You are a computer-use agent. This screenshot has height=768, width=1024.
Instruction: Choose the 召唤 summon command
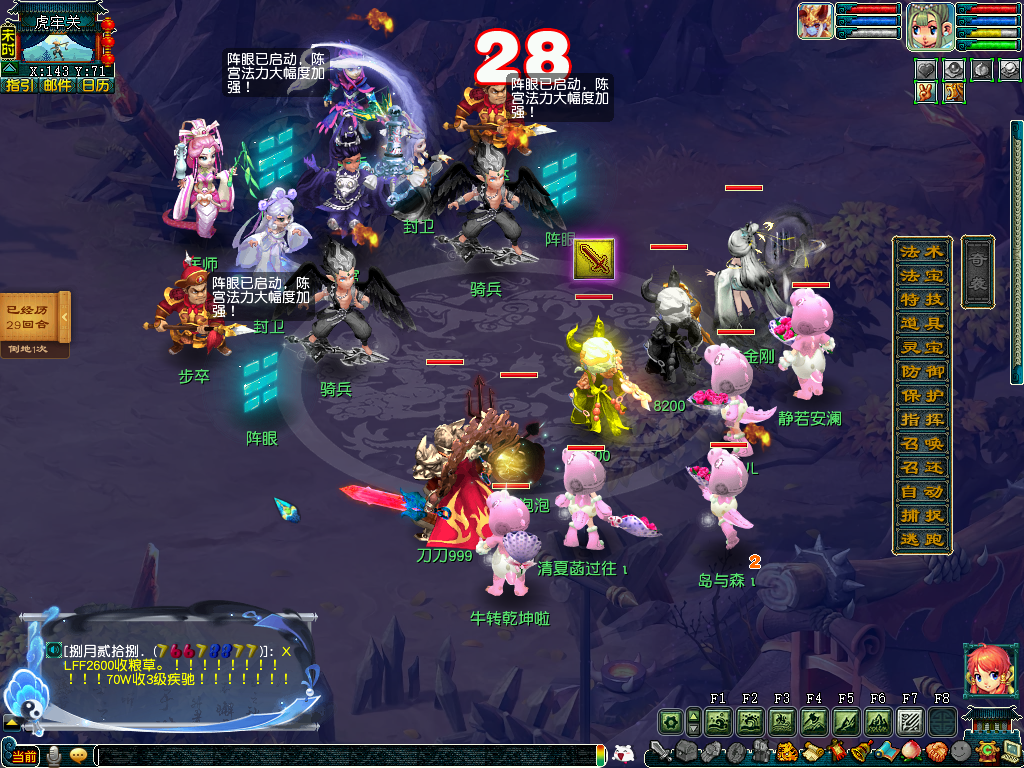920,443
